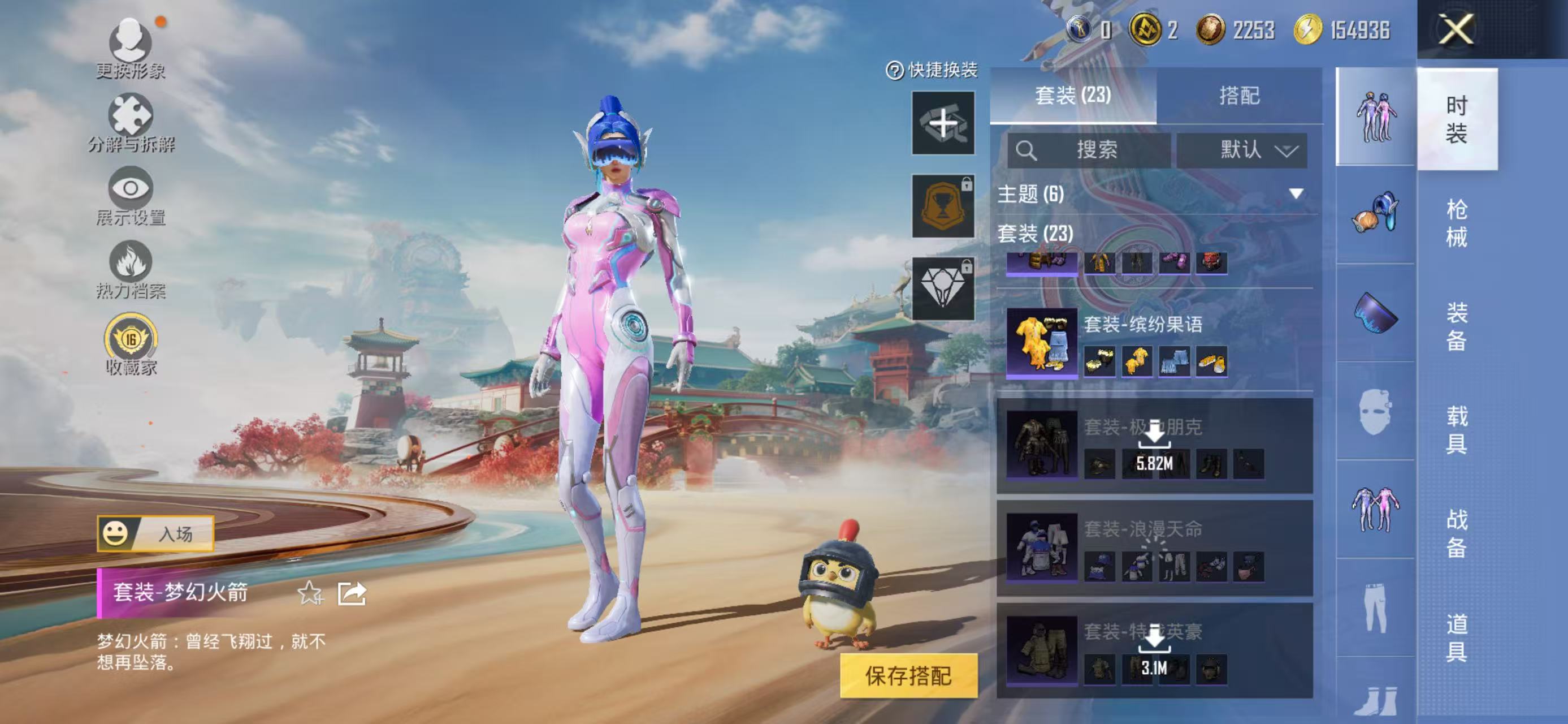The height and width of the screenshot is (724, 1568).
Task: Open the 默认 sort dropdown
Action: [x=1242, y=150]
